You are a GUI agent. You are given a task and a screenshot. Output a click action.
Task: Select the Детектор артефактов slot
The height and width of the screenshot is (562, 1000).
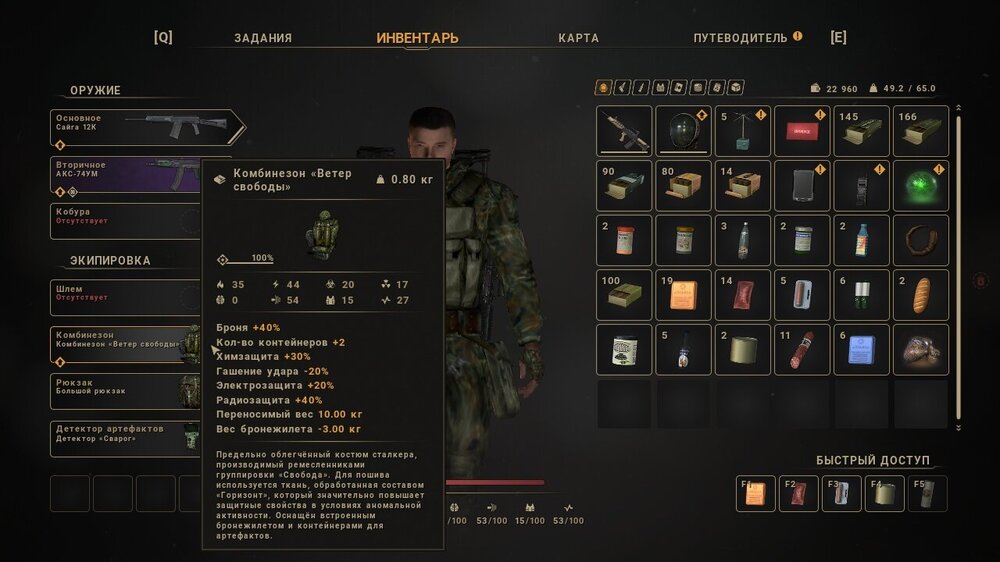click(x=125, y=436)
